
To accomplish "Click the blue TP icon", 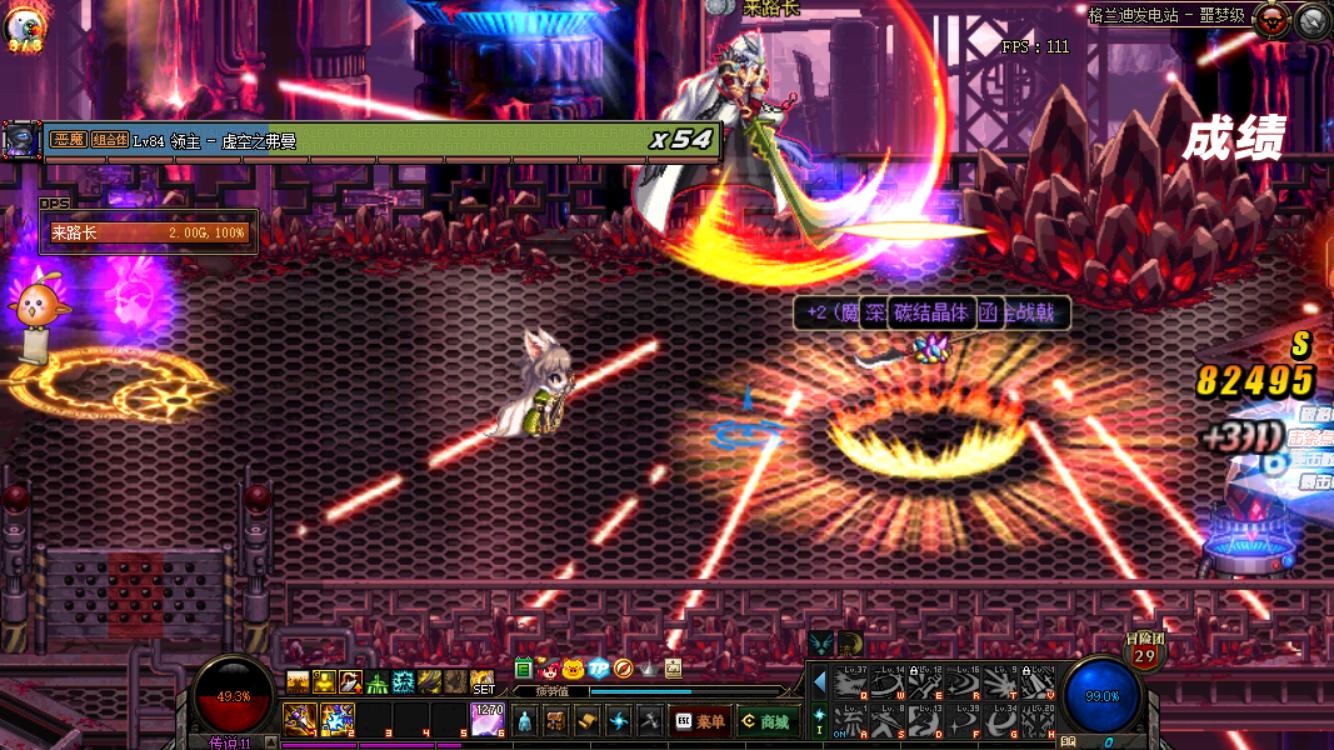I will click(x=598, y=668).
